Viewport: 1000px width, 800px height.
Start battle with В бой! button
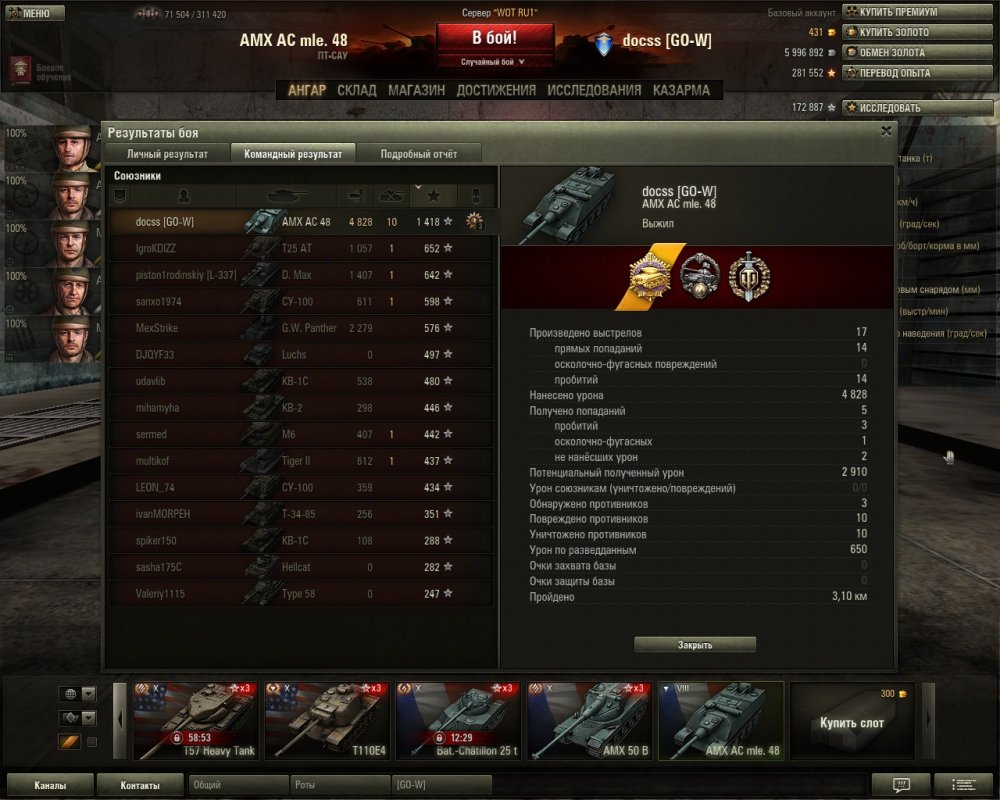[495, 40]
